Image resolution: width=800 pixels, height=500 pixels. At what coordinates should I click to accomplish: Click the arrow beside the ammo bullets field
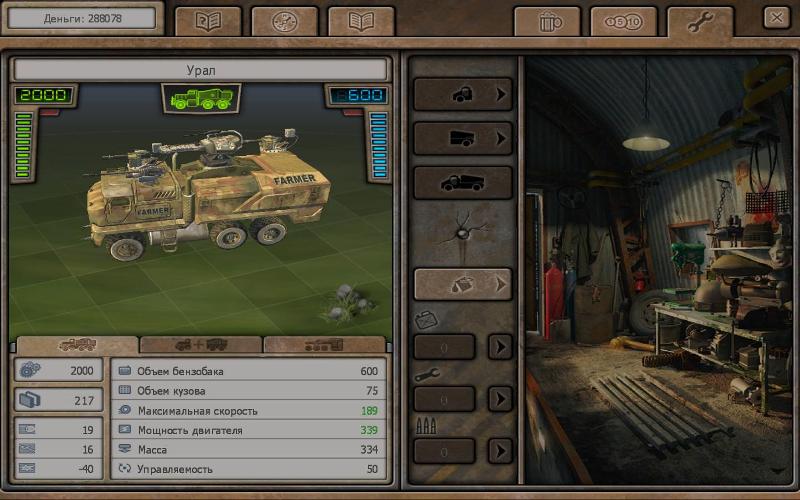[x=500, y=451]
